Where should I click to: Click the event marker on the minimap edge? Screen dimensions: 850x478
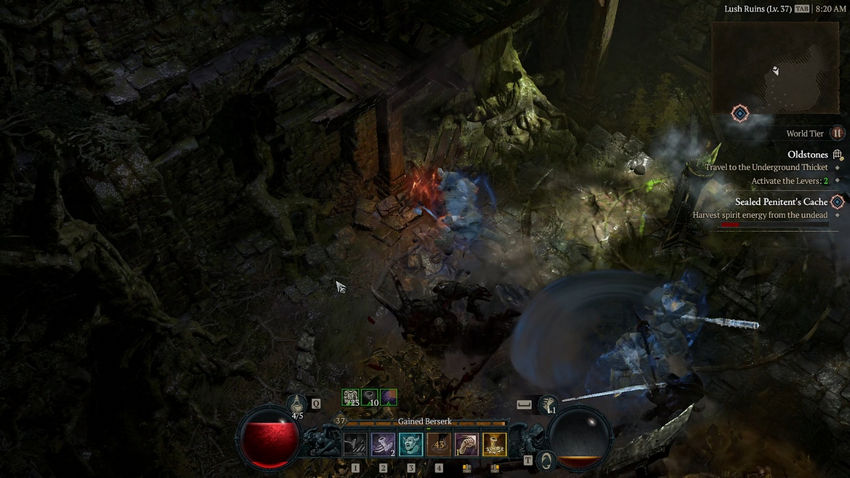coord(739,113)
